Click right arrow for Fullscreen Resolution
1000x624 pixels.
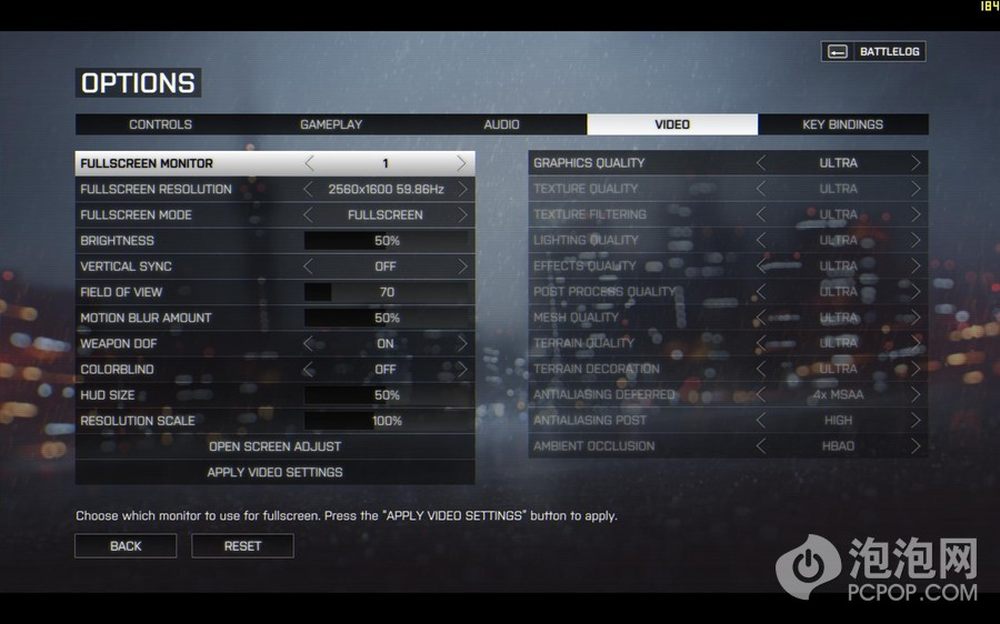(462, 189)
